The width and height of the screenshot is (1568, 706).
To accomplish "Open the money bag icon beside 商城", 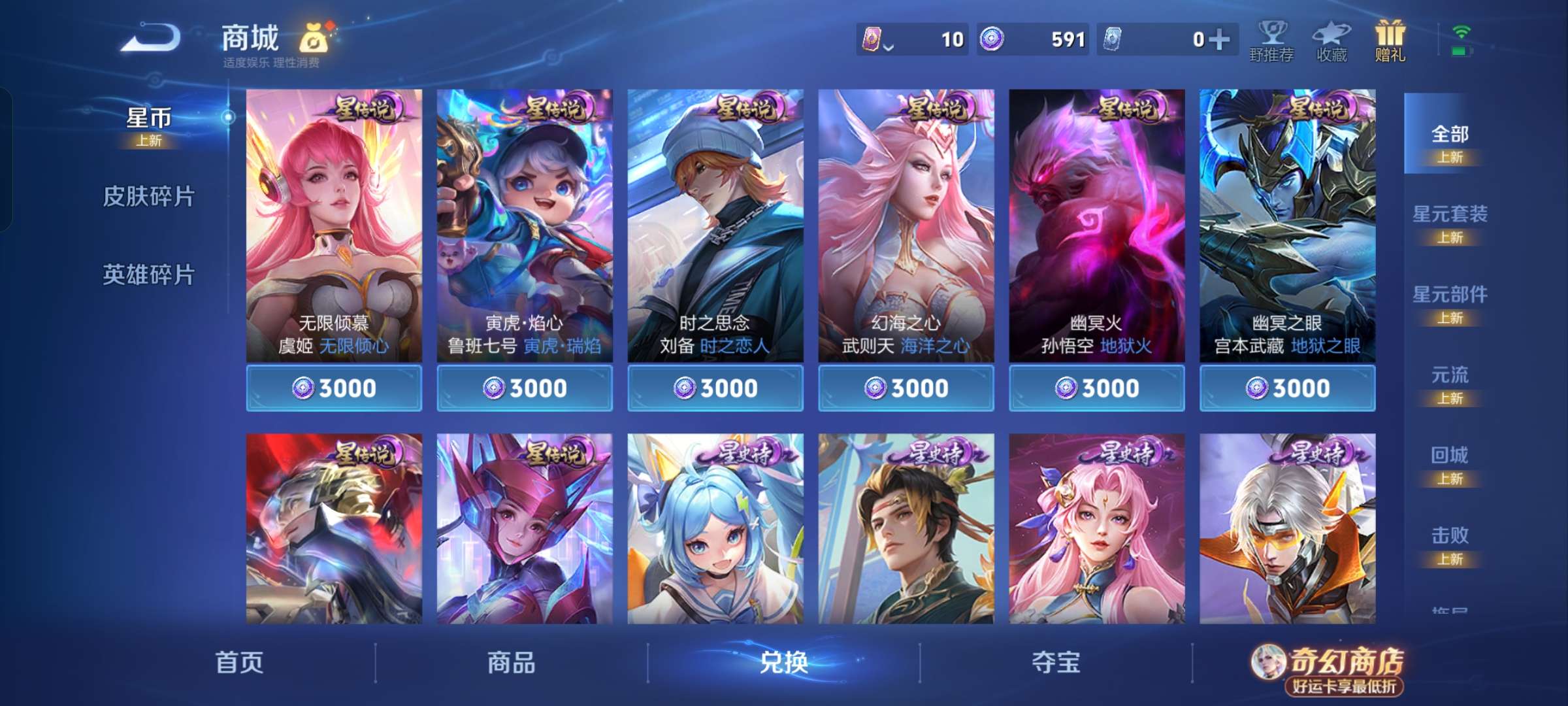I will 314,37.
